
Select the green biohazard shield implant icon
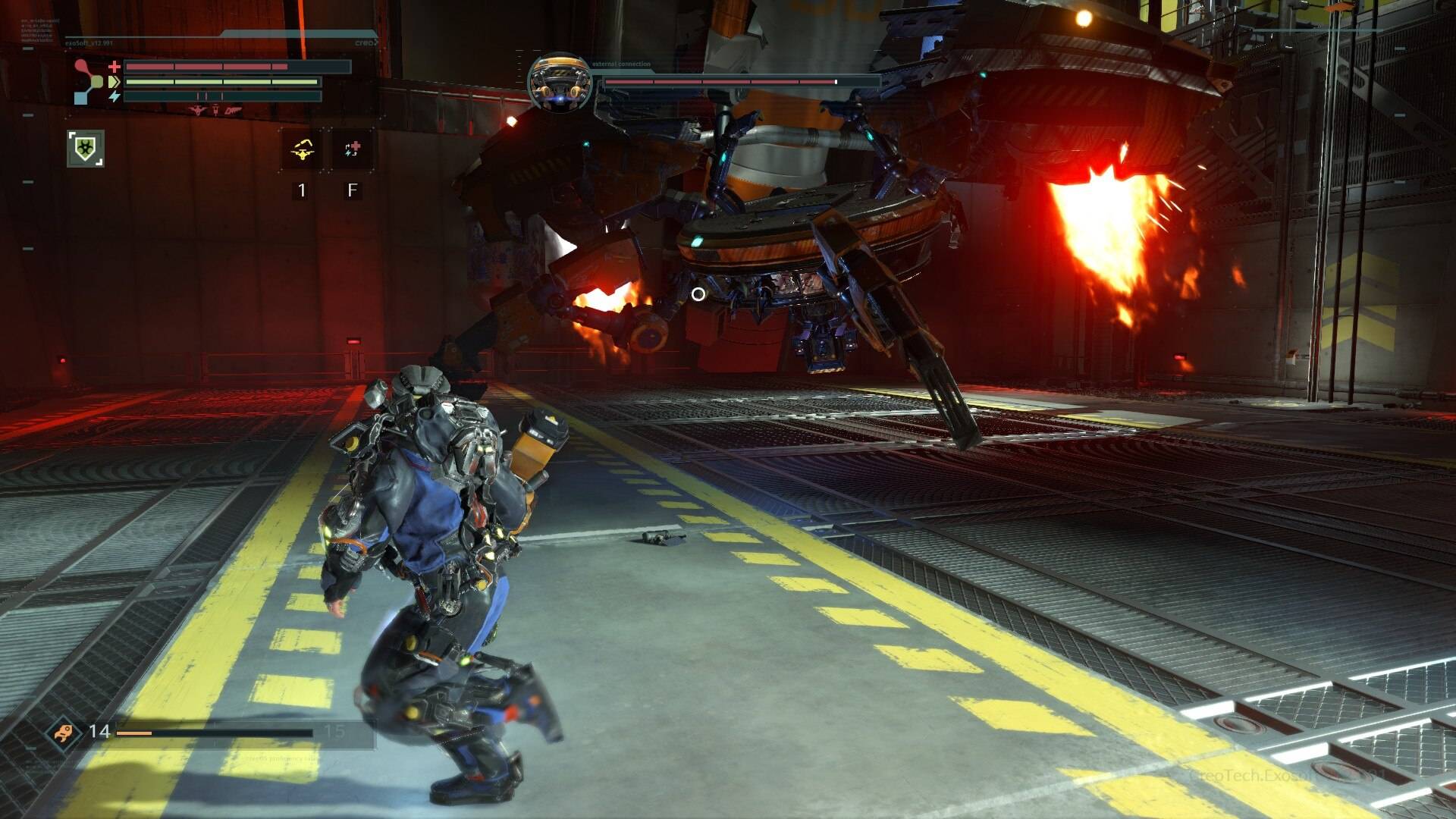pyautogui.click(x=86, y=149)
